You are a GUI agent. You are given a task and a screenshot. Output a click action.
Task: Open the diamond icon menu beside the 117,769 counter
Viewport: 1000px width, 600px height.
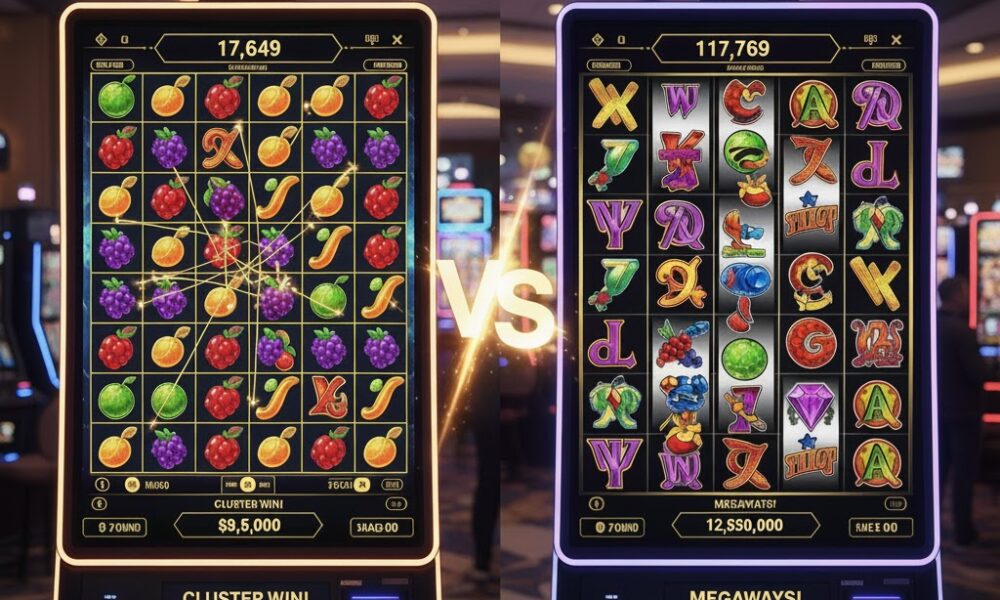tap(599, 41)
